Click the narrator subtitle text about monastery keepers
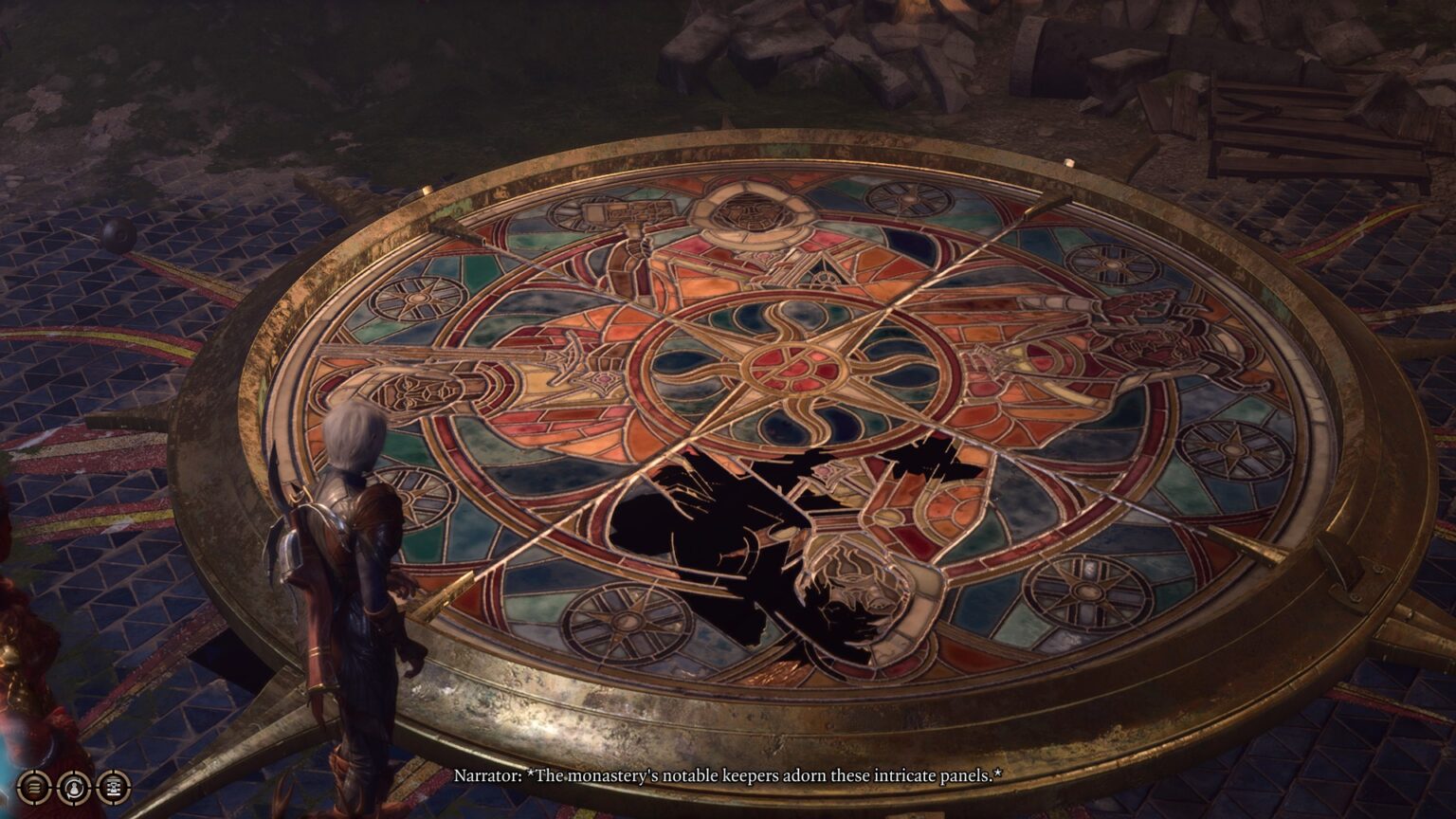The width and height of the screenshot is (1456, 819). tap(730, 775)
